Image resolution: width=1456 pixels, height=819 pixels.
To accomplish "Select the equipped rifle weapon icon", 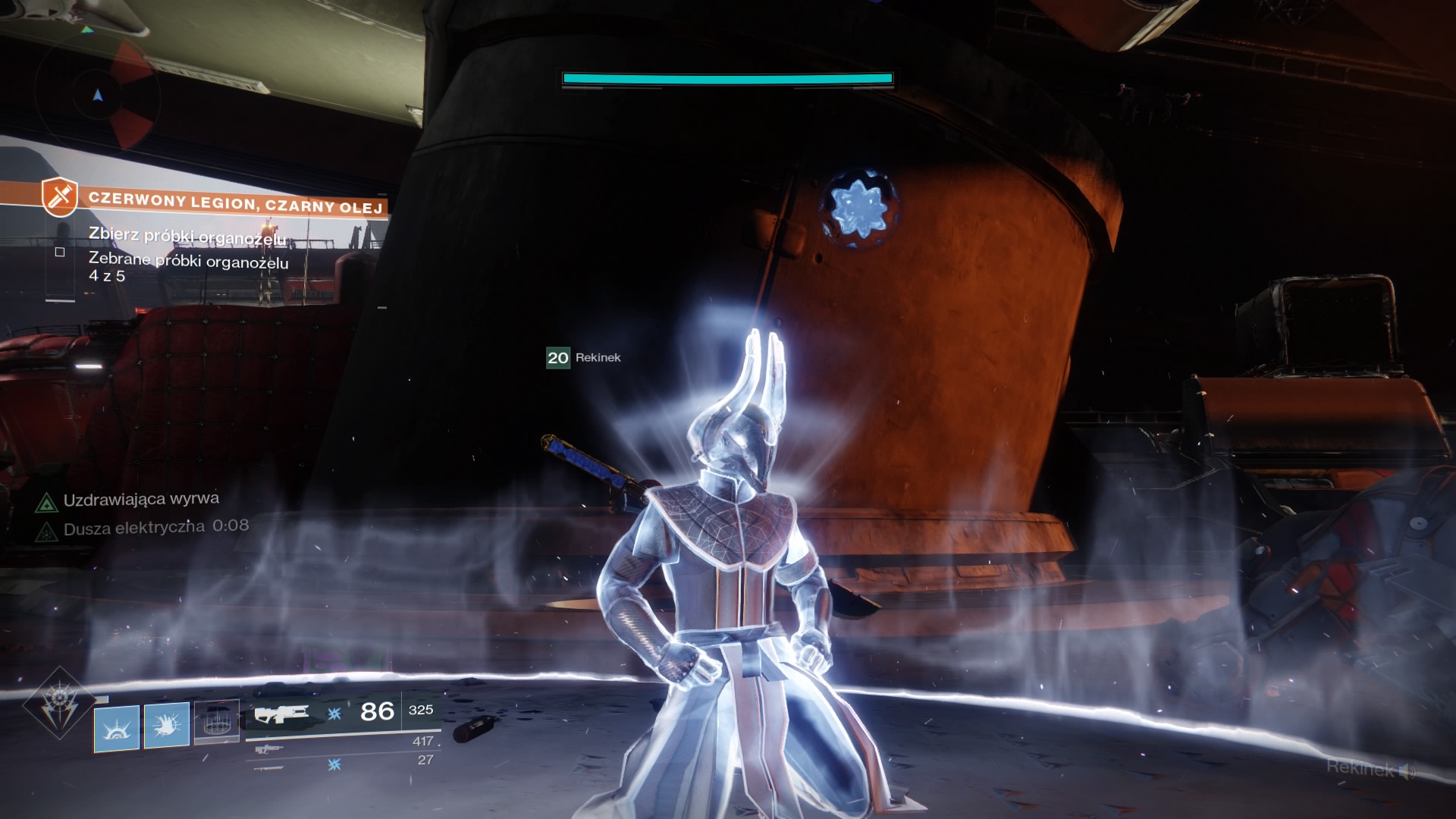I will coord(281,714).
